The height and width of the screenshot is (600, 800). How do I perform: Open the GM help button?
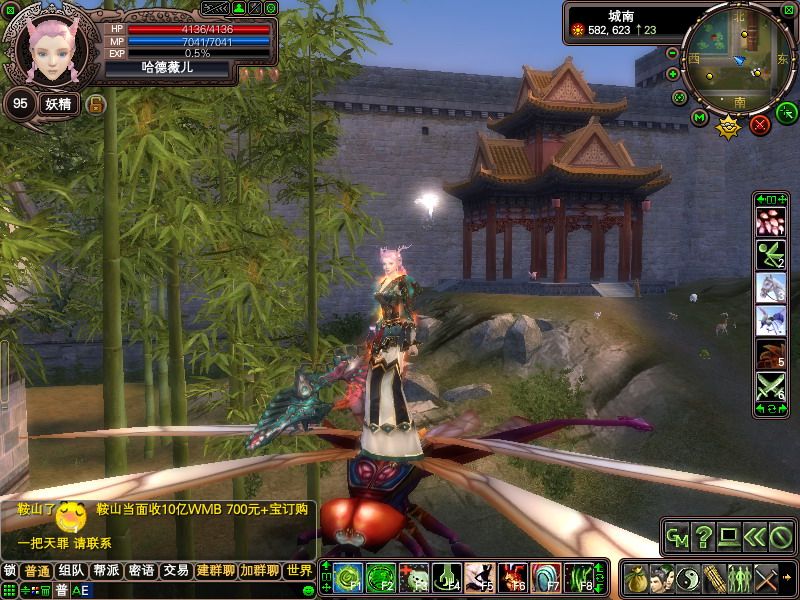(678, 538)
